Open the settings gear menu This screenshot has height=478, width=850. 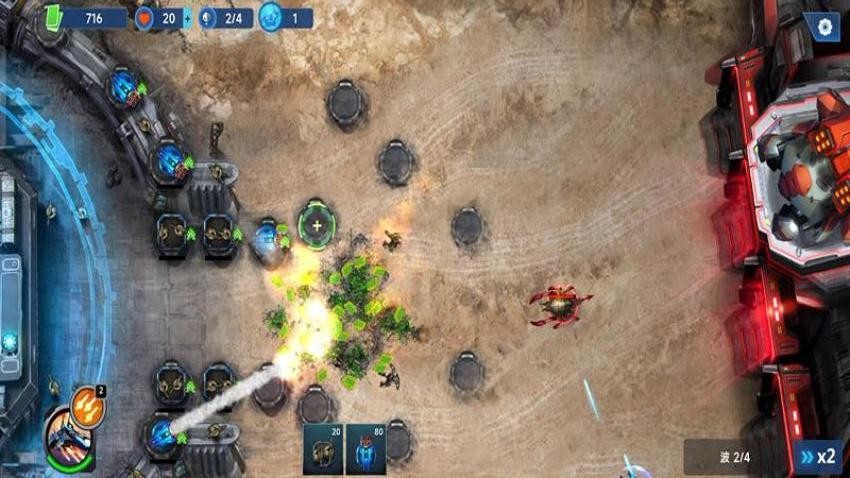click(824, 26)
